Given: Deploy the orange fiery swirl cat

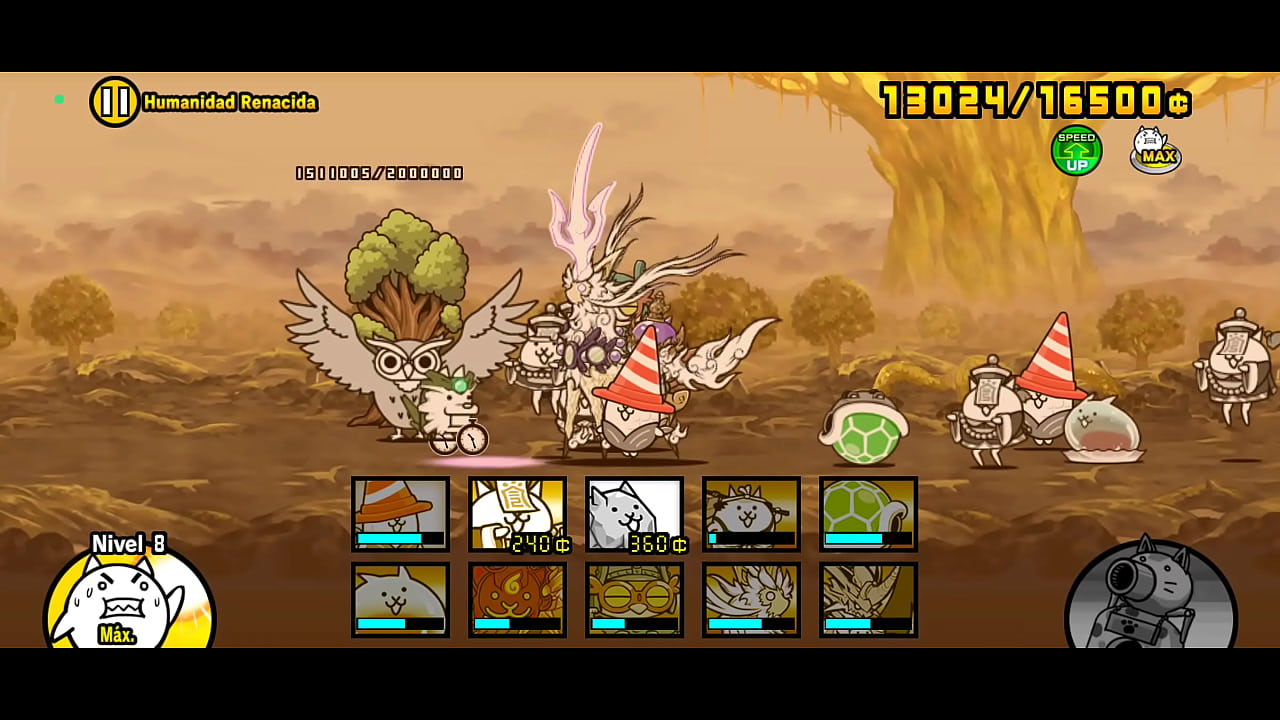Looking at the screenshot, I should point(517,600).
